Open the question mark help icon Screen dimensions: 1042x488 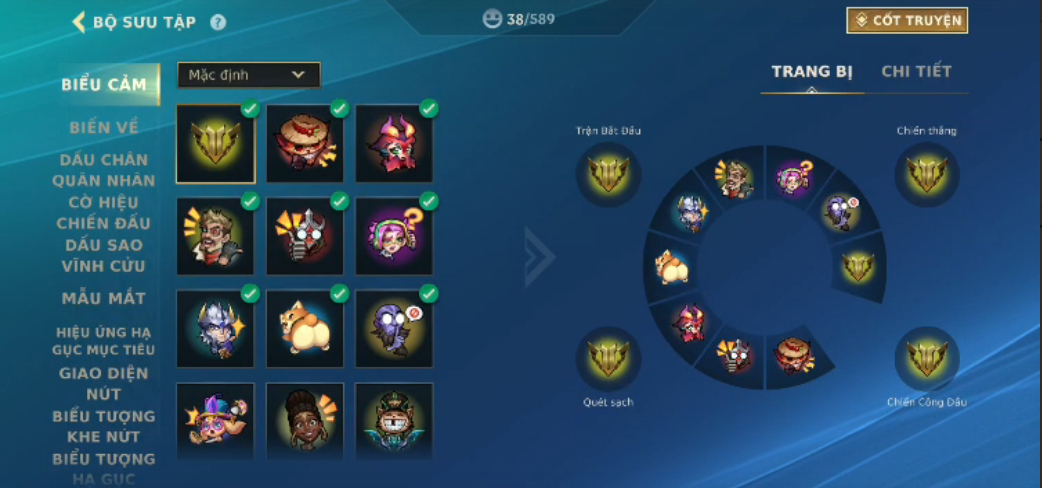[x=218, y=22]
